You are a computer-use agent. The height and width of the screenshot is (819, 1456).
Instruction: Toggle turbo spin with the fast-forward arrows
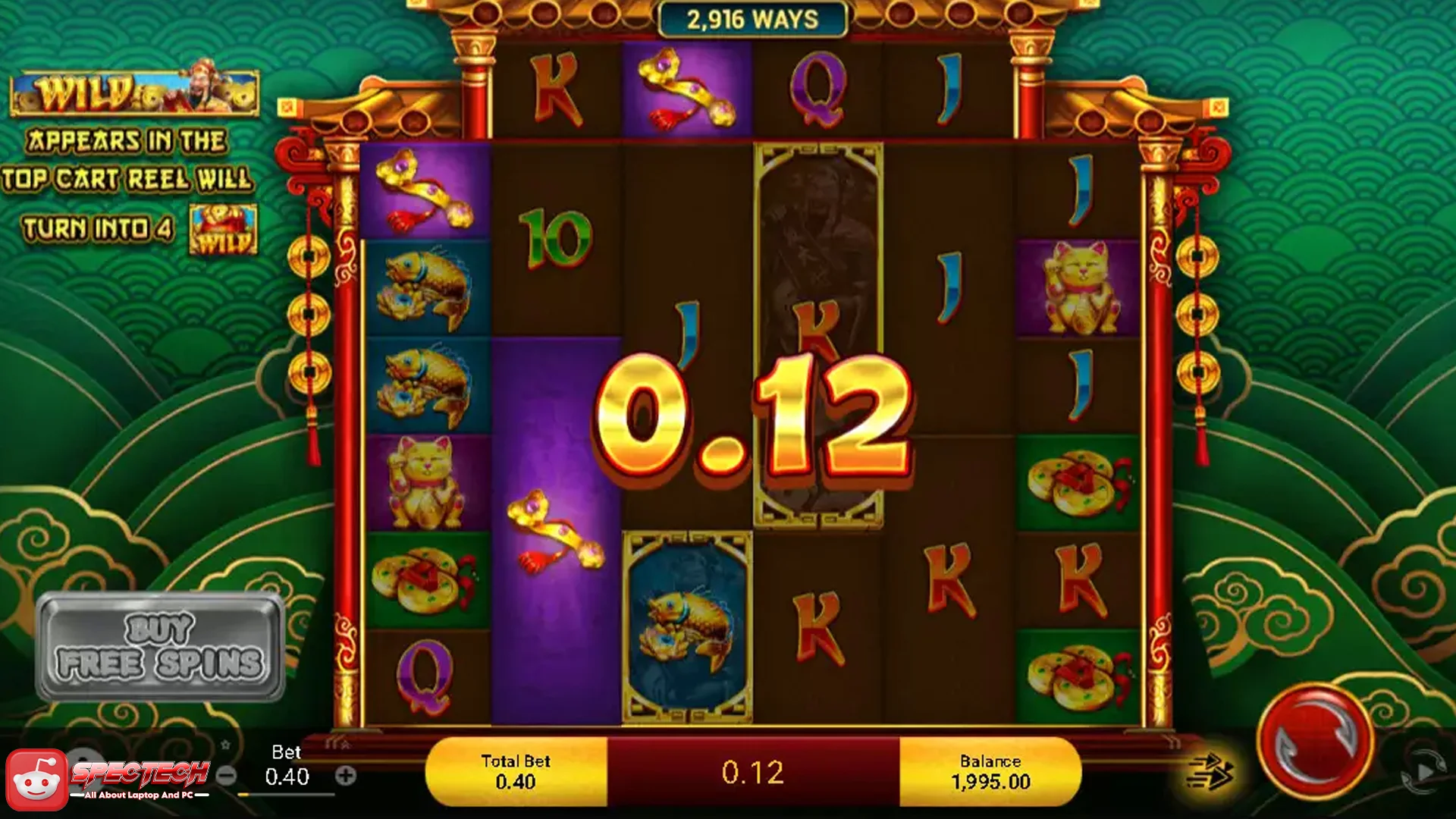click(x=1210, y=772)
